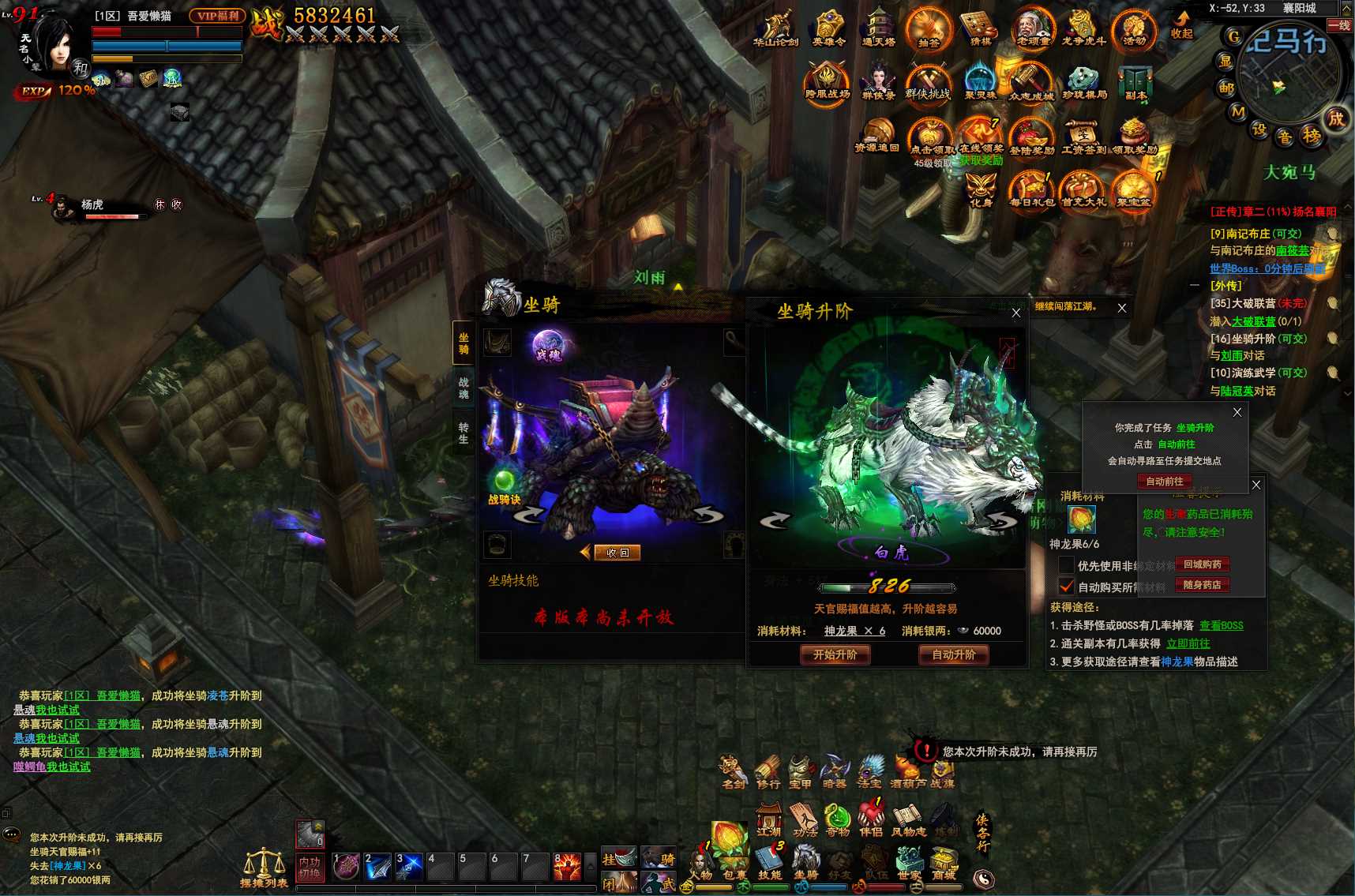Start auto upgrade with 自动升阶
The width and height of the screenshot is (1355, 896).
pyautogui.click(x=953, y=654)
